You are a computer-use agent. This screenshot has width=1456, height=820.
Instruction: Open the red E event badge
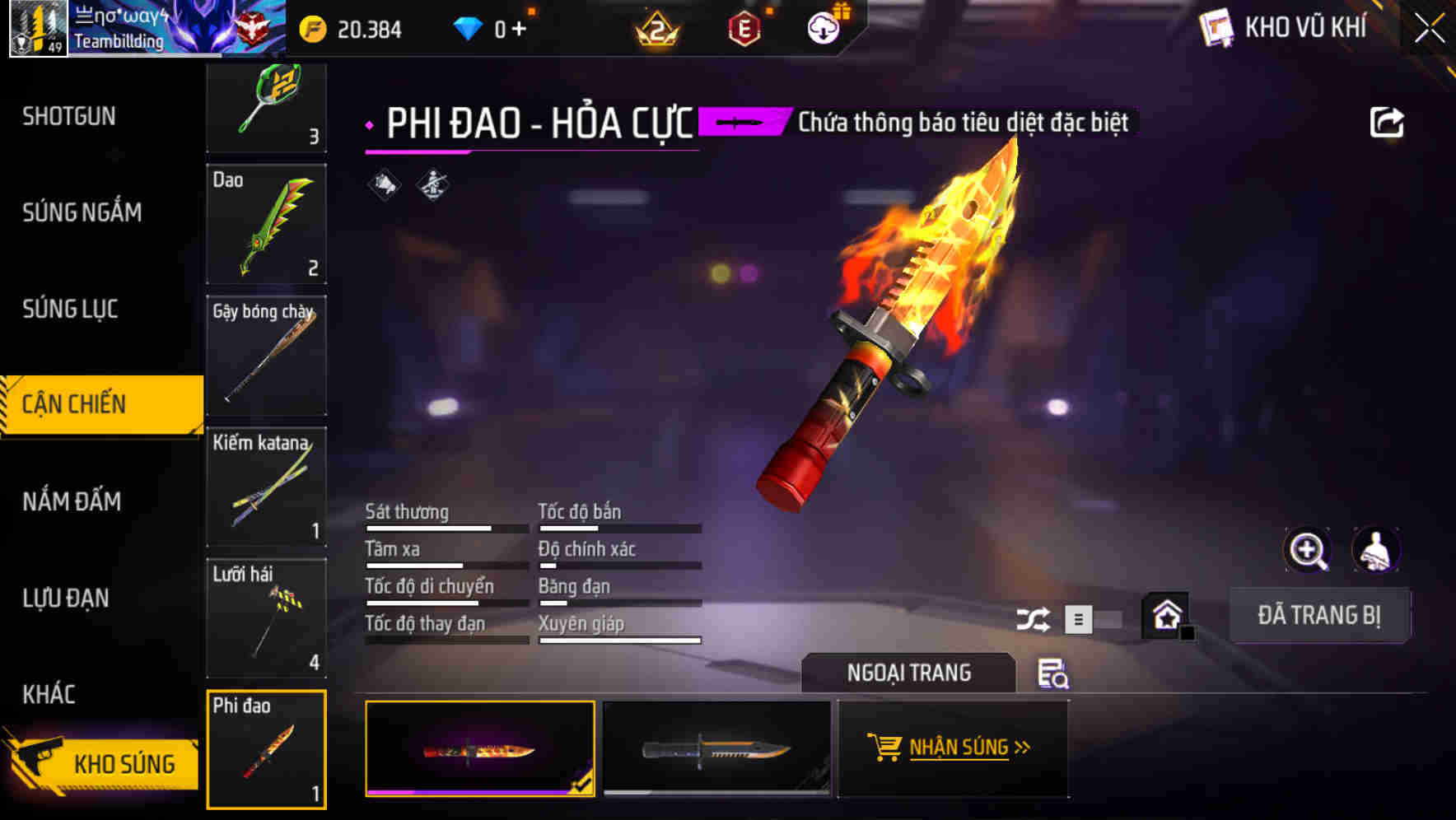743,27
